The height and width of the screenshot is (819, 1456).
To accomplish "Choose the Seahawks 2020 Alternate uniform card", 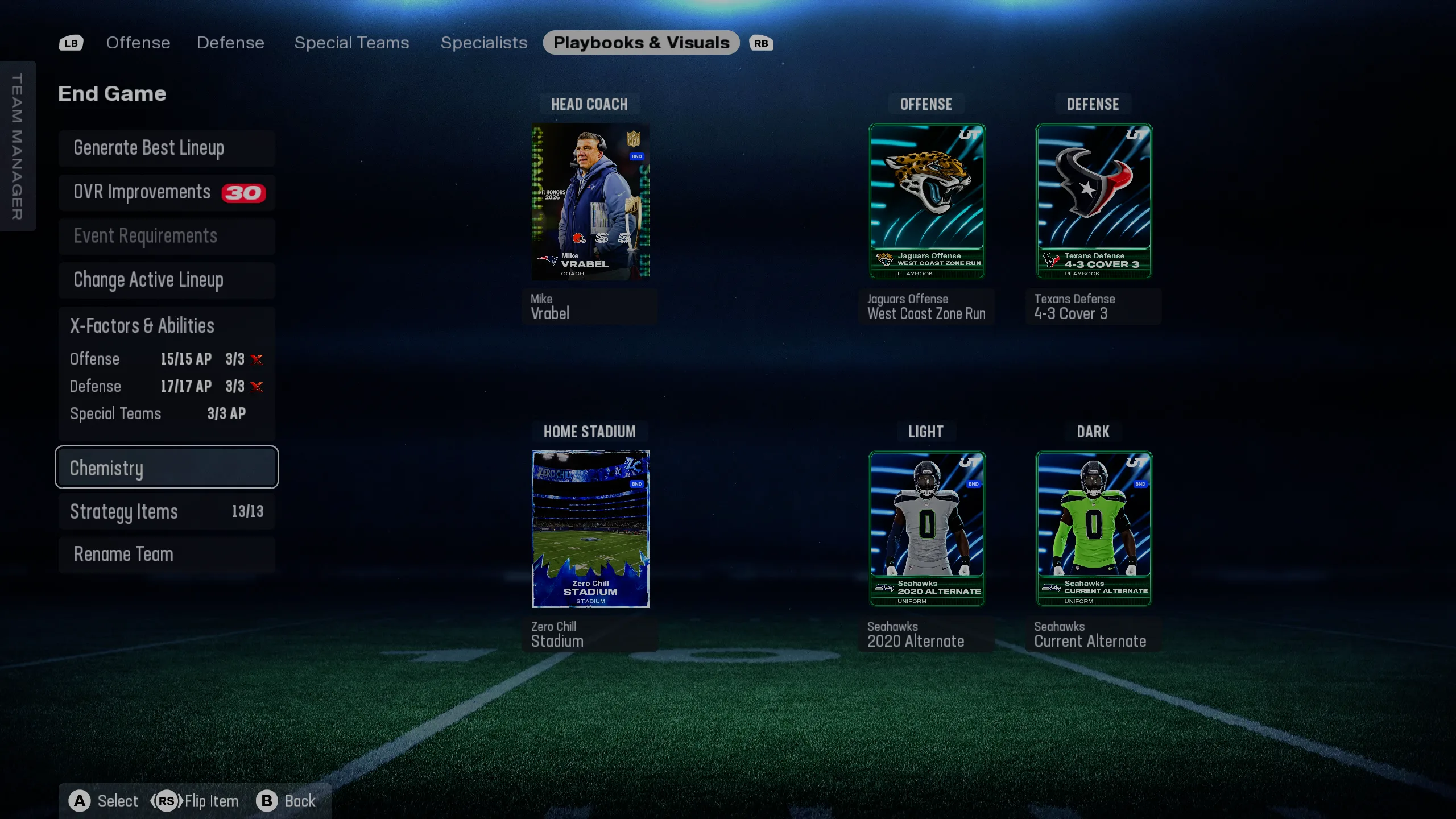I will pyautogui.click(x=926, y=529).
